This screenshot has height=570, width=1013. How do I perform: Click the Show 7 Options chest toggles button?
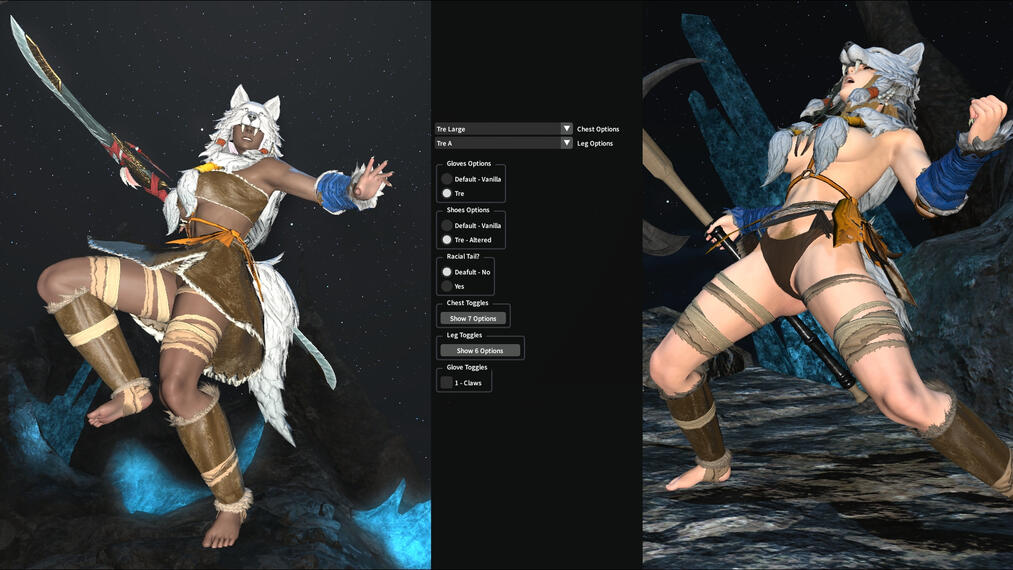(473, 318)
